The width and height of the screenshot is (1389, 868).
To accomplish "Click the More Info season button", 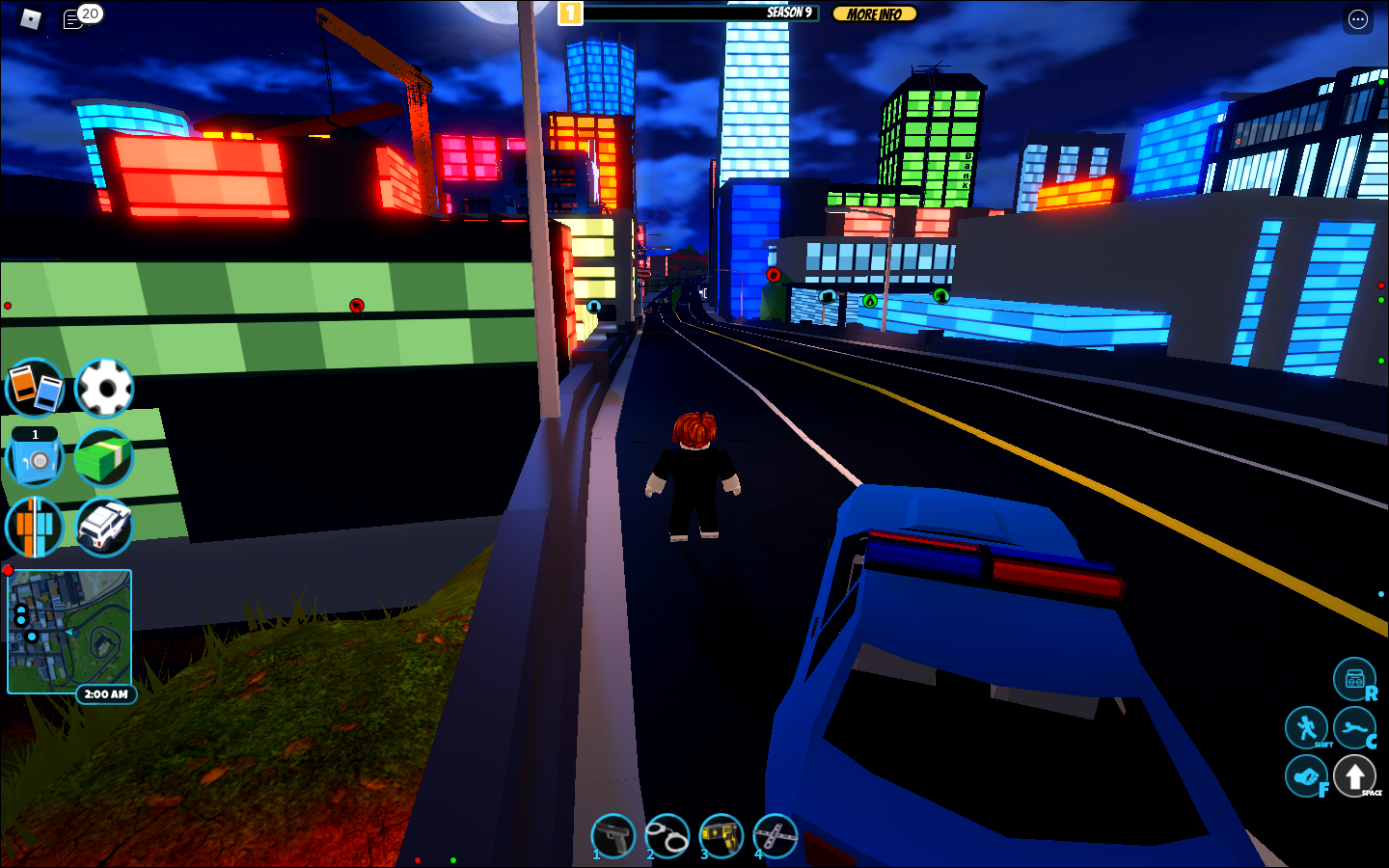I will (x=874, y=14).
